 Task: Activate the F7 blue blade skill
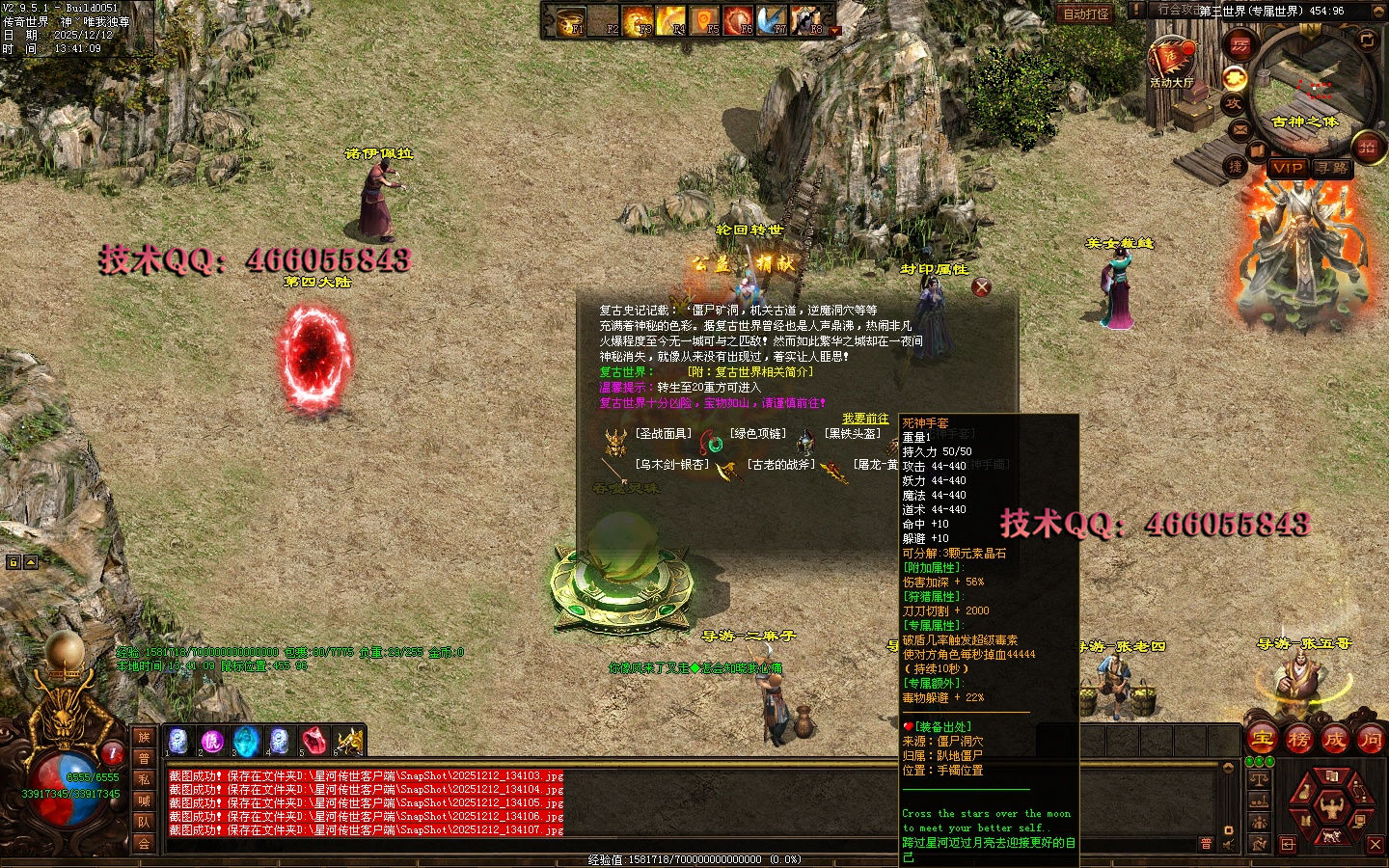[772, 21]
